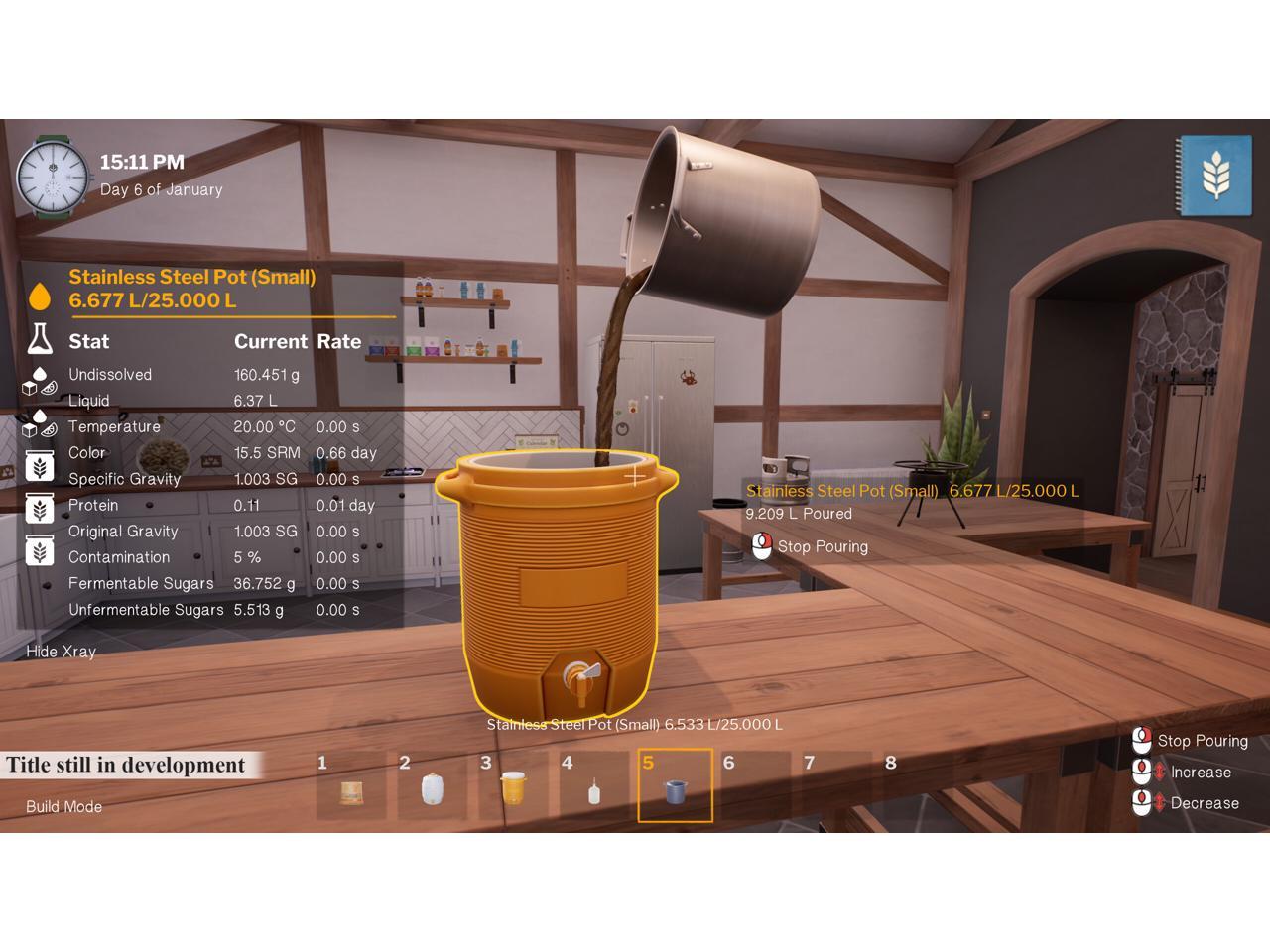Open the blue wheat notebook
This screenshot has width=1270, height=952.
[1212, 176]
